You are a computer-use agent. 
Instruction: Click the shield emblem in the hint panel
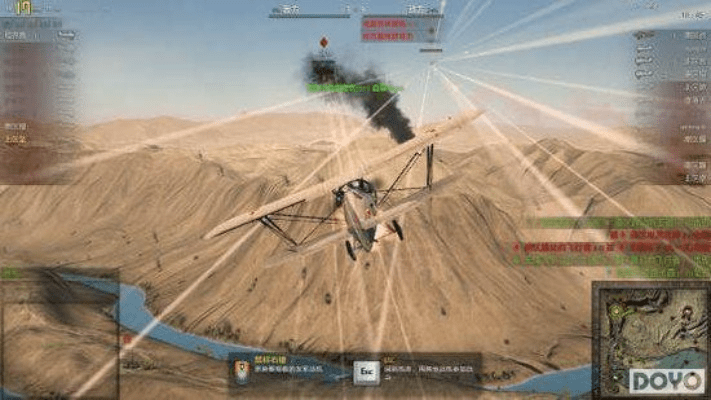point(243,371)
